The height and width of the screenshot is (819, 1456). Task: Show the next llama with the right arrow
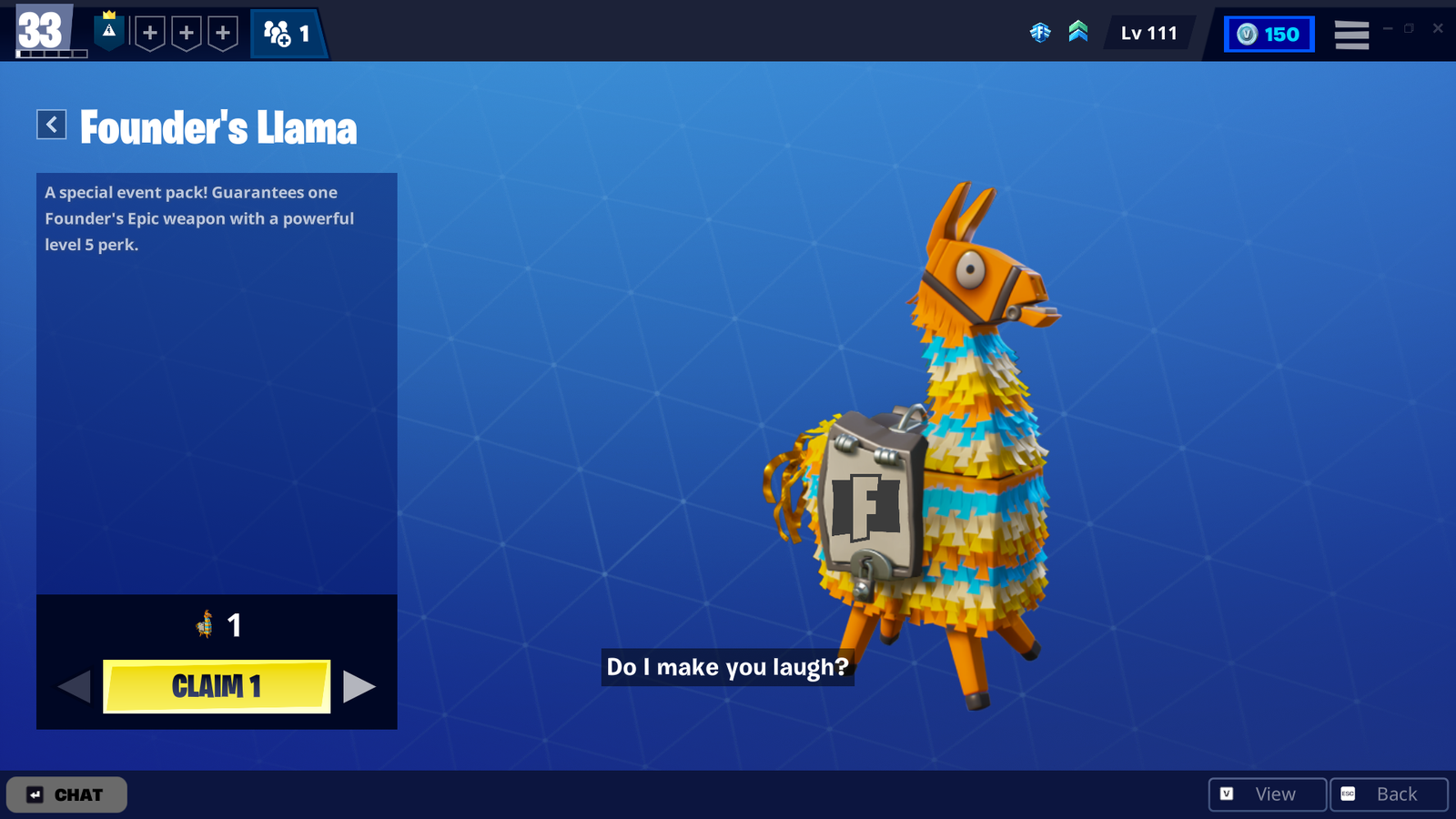click(x=359, y=686)
